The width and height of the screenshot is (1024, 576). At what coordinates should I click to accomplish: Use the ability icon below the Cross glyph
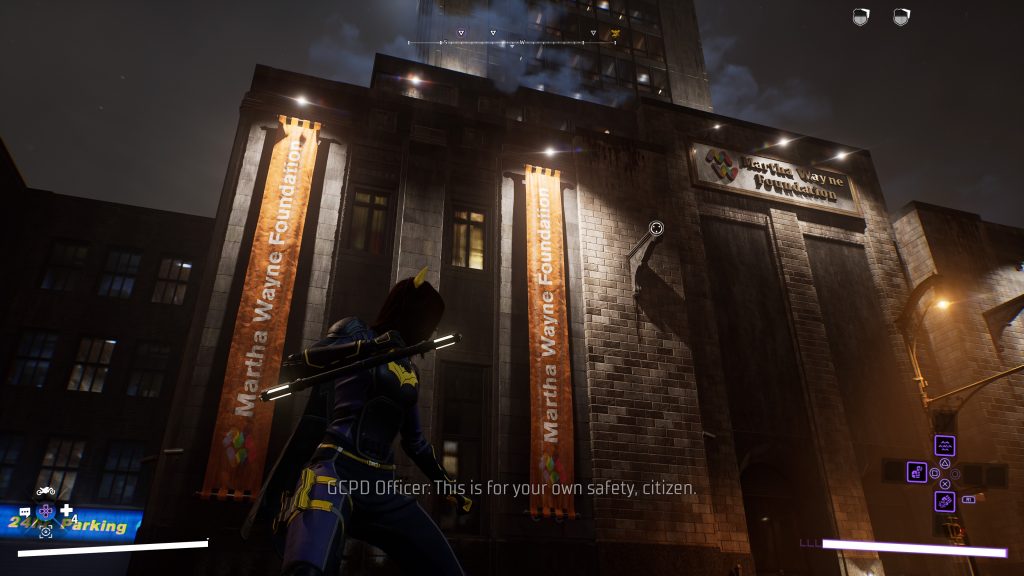click(x=944, y=500)
